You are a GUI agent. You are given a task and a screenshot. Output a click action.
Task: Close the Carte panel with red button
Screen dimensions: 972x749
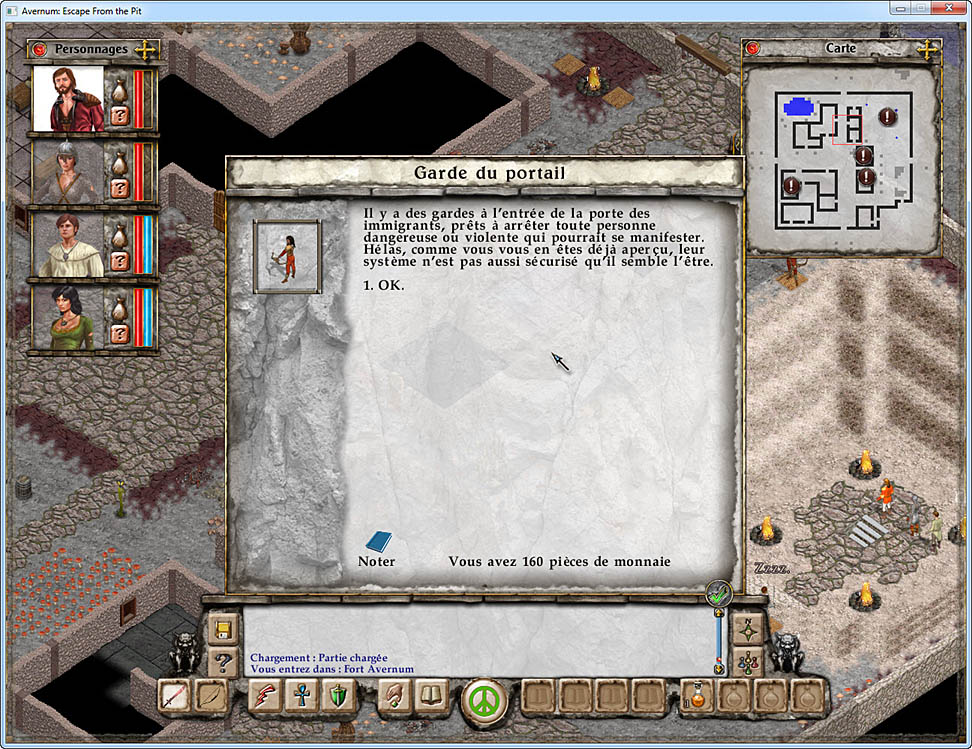click(753, 48)
